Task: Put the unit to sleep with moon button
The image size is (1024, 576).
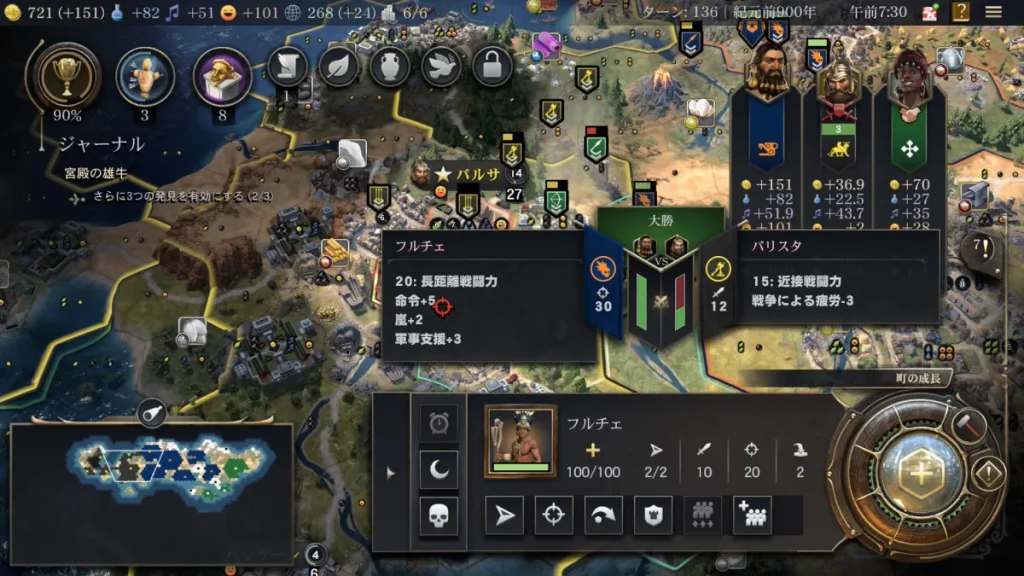Action: click(439, 469)
